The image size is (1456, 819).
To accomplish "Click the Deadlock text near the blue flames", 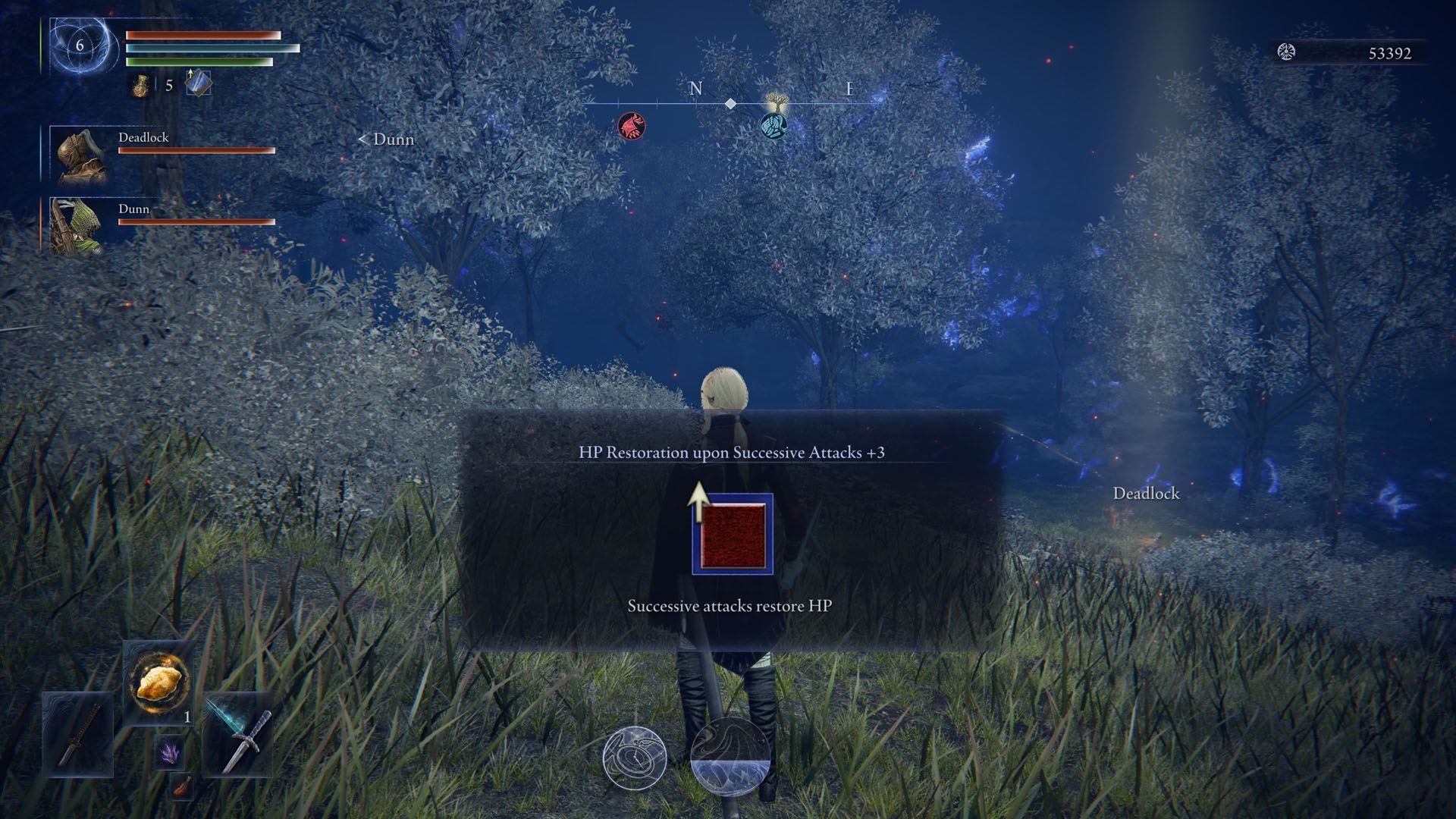I will 1145,494.
